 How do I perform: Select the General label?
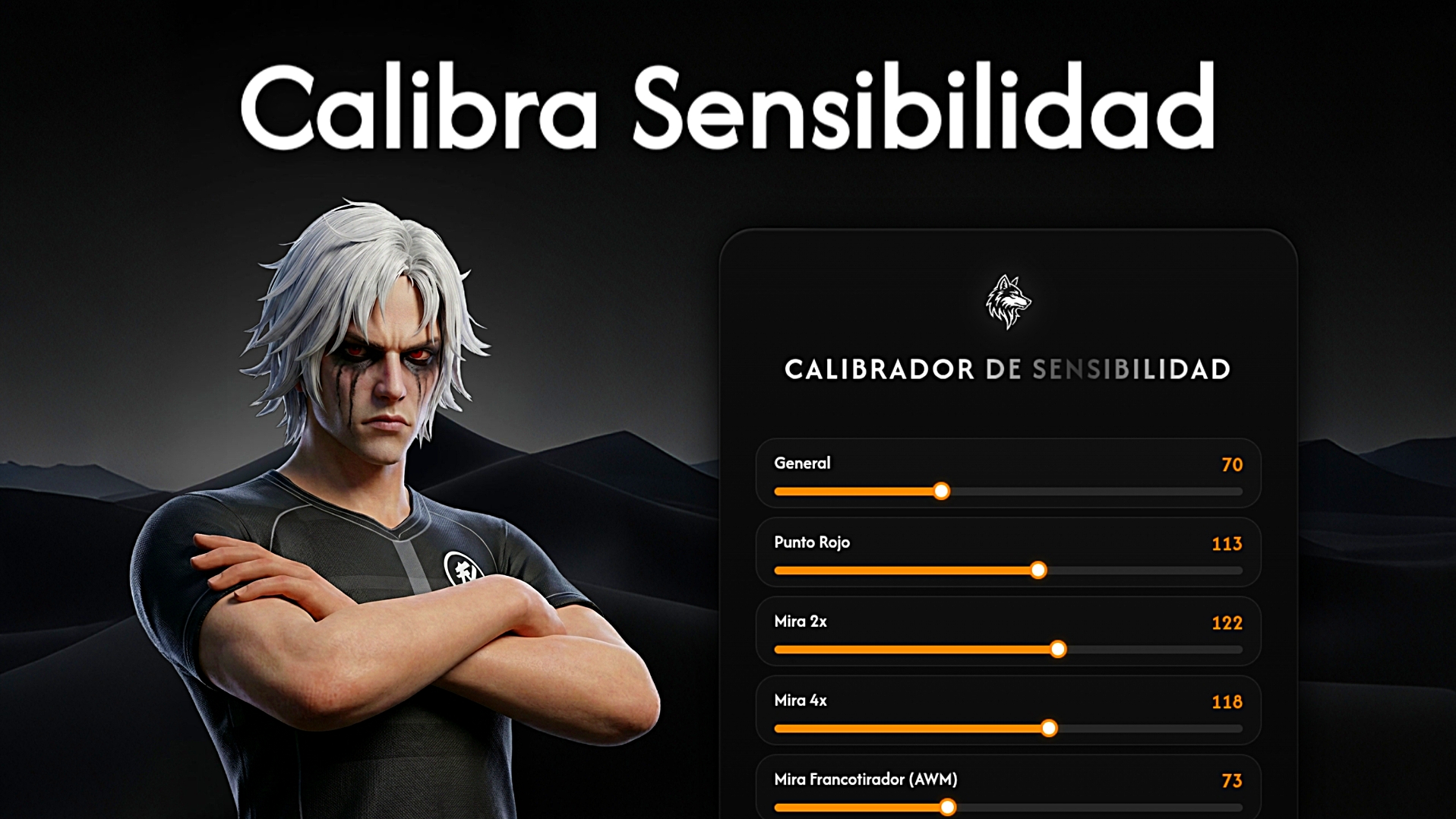(x=801, y=463)
